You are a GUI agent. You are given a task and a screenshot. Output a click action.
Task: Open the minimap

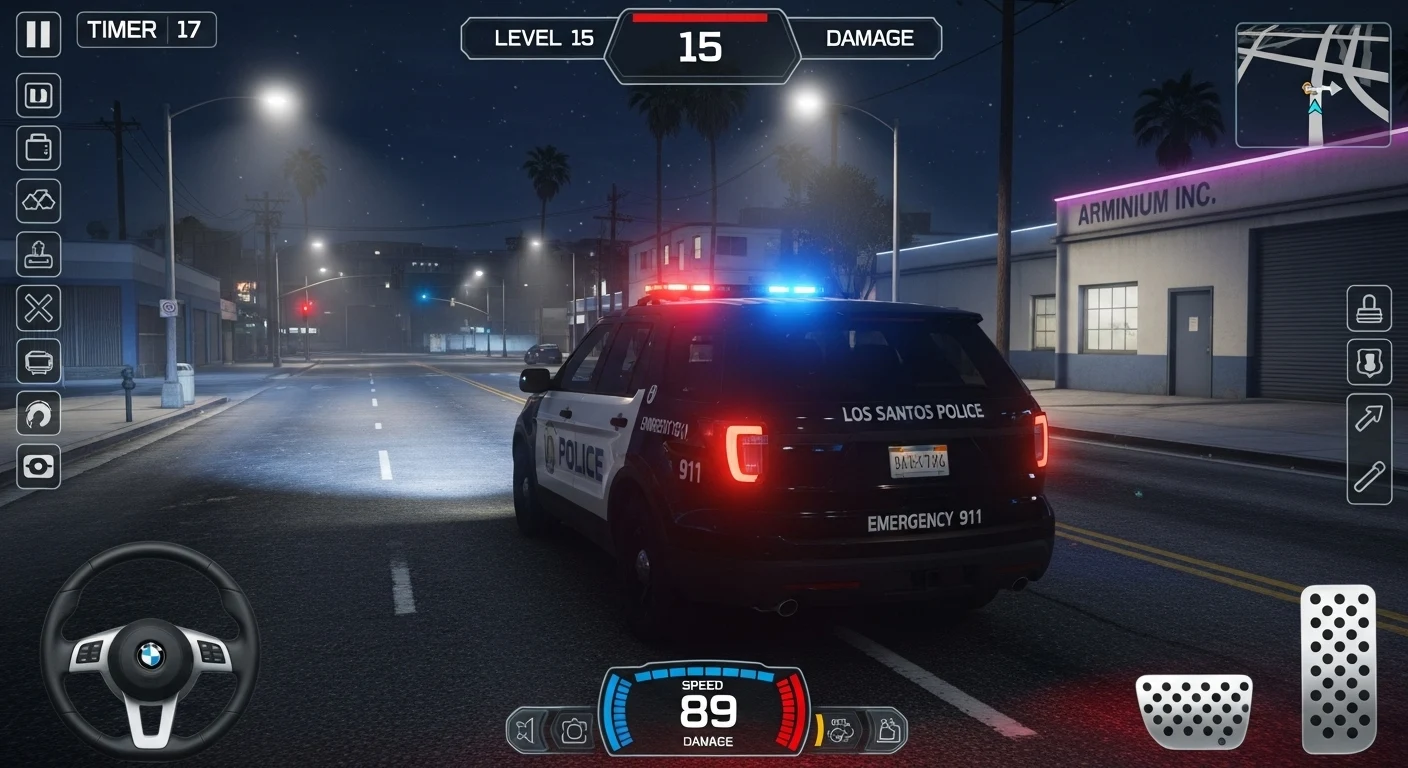click(x=1312, y=85)
